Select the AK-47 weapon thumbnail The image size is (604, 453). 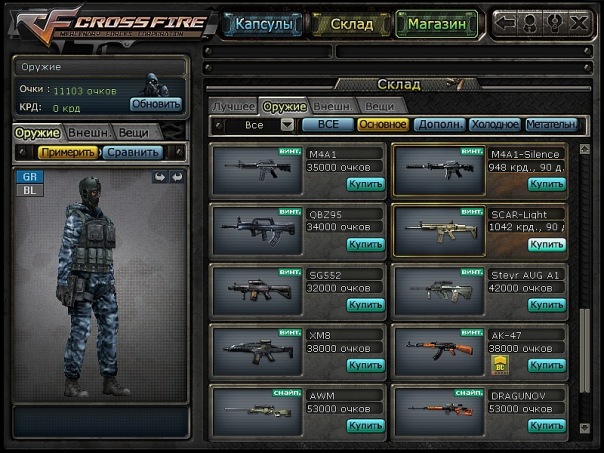pyautogui.click(x=438, y=348)
